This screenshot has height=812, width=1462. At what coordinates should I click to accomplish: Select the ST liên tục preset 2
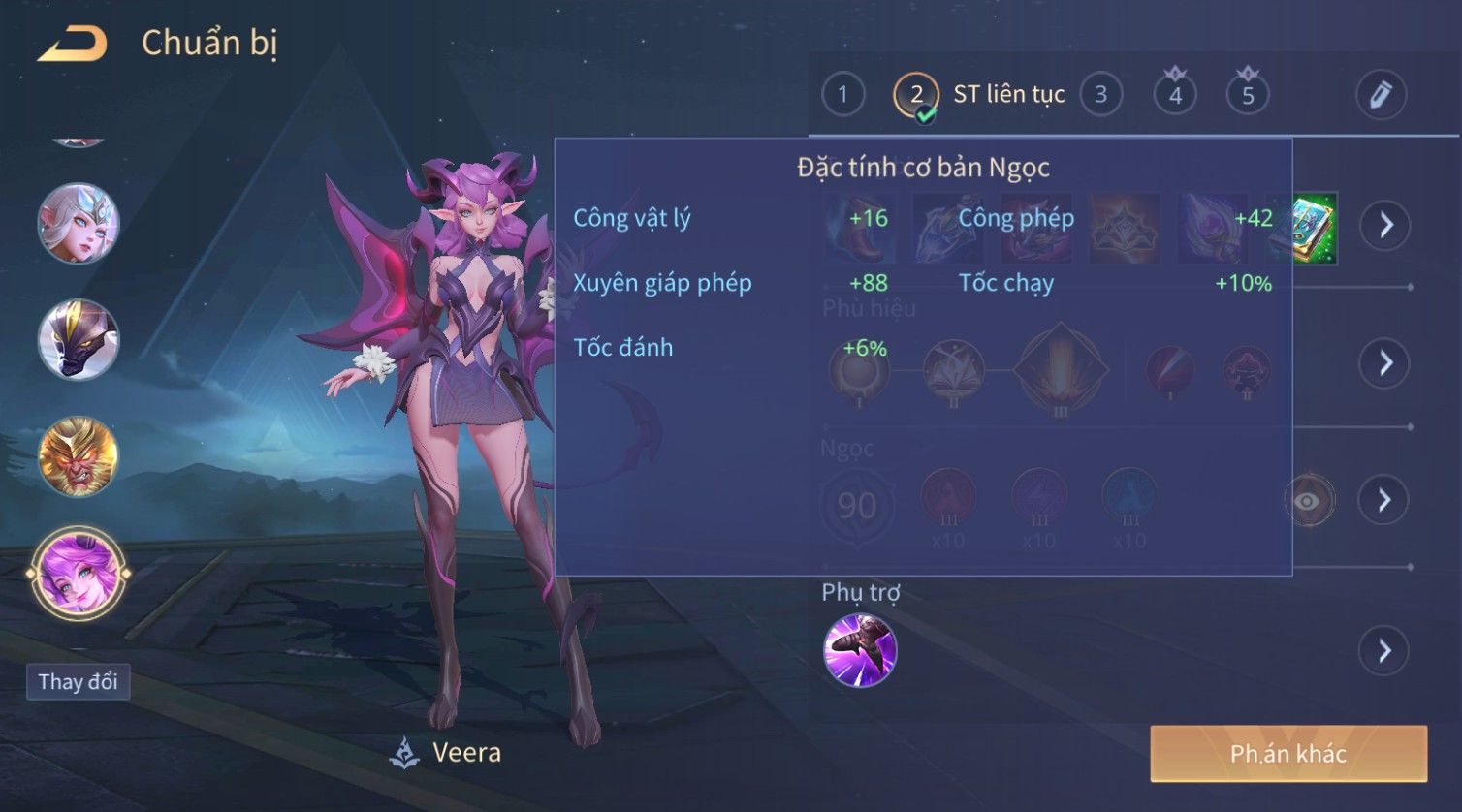[x=916, y=95]
